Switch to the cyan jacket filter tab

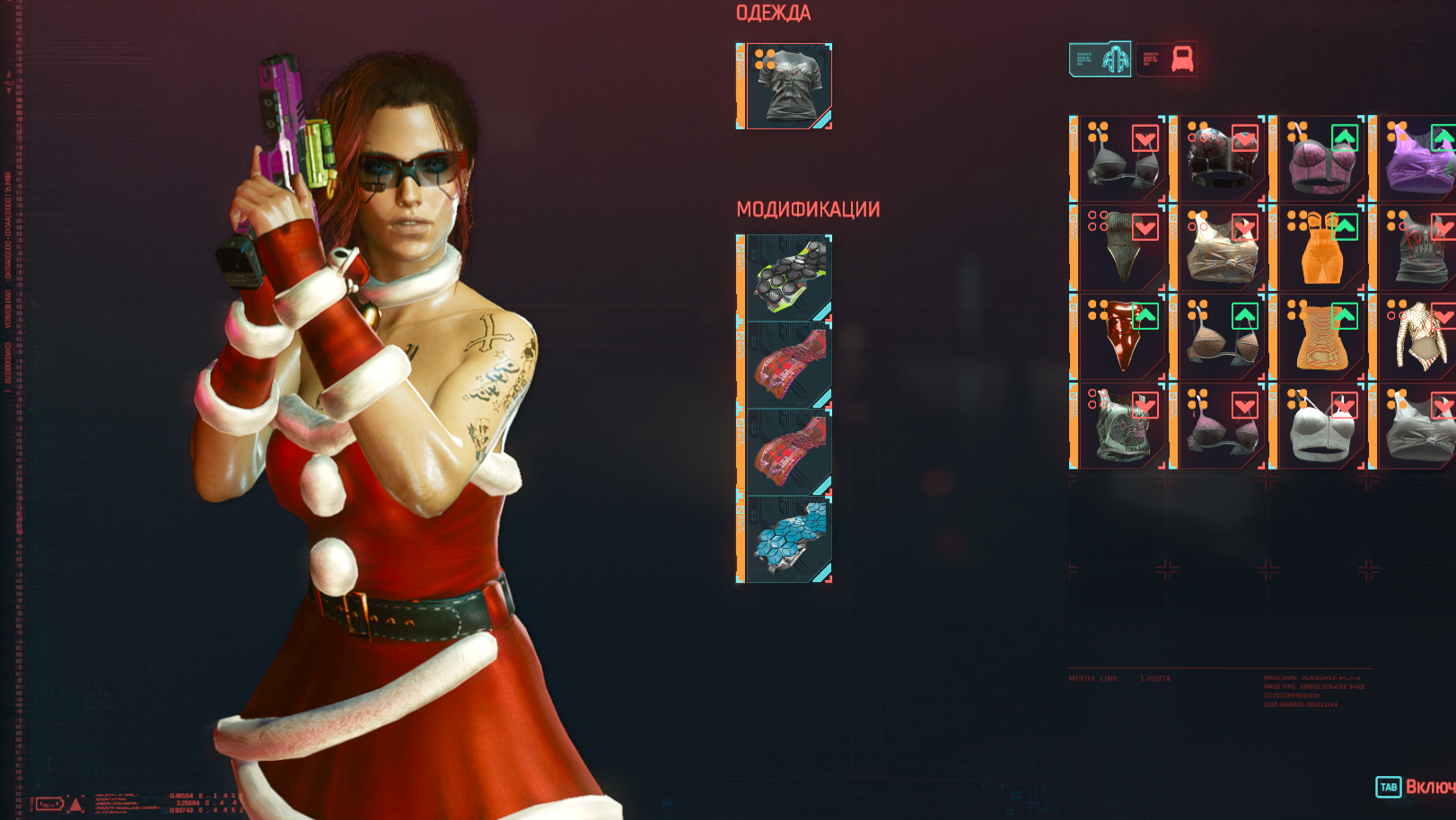(x=1101, y=59)
